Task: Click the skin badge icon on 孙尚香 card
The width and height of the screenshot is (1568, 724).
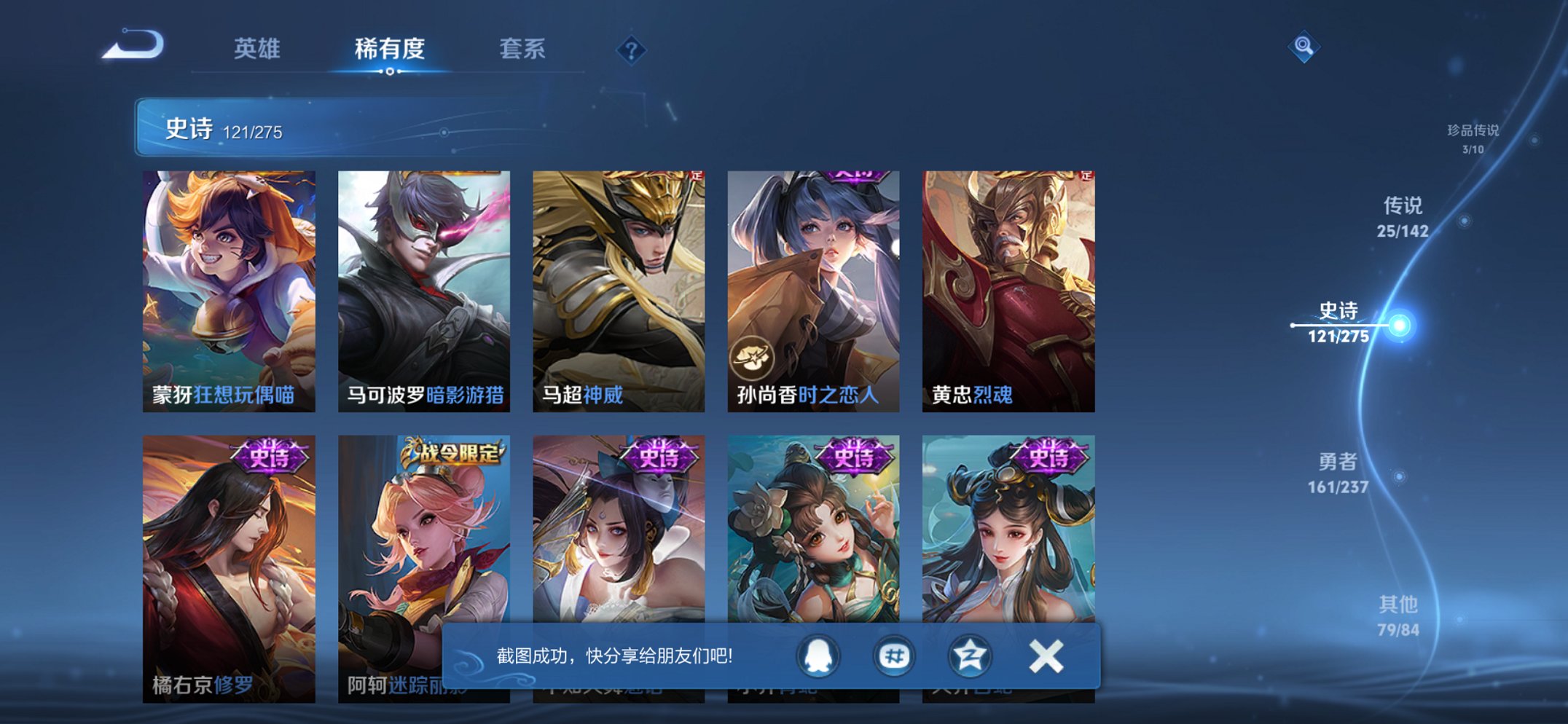Action: coord(754,357)
